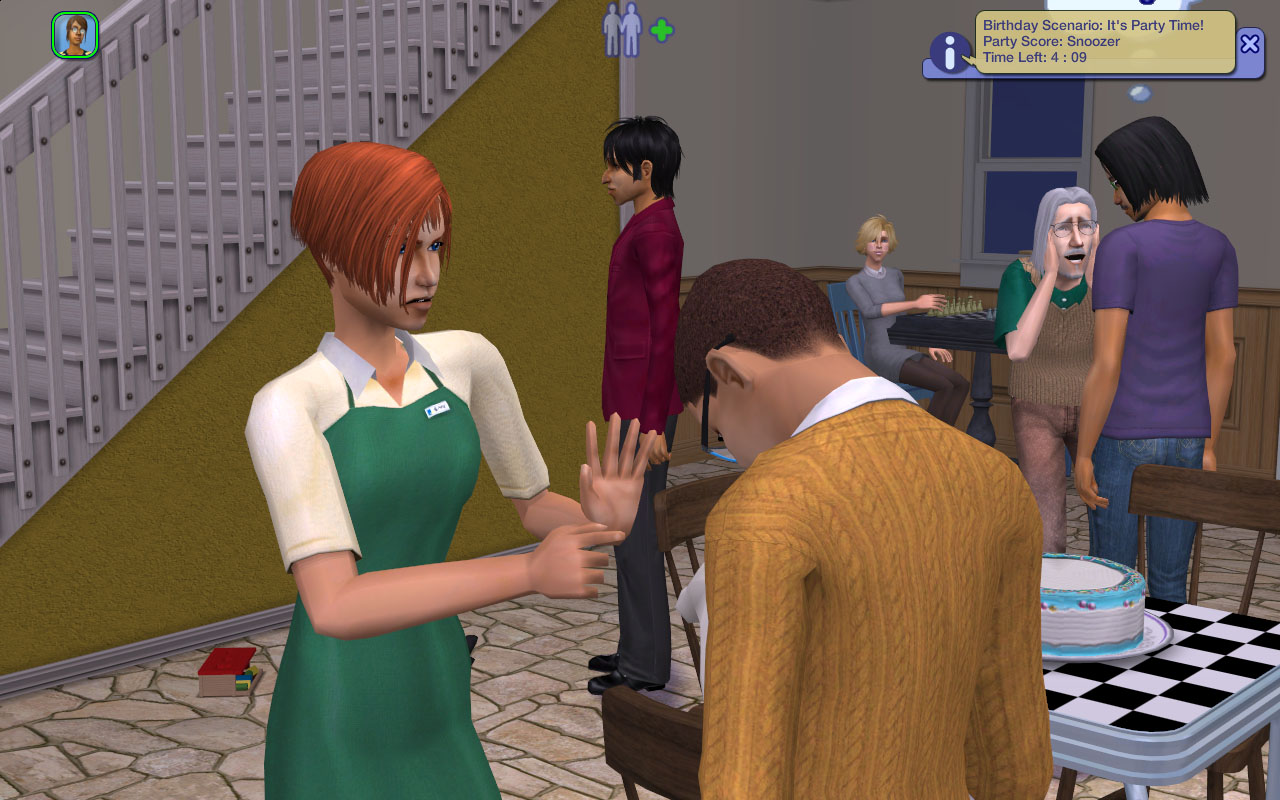Select the Sim portrait thumbnail
The height and width of the screenshot is (800, 1280).
[x=75, y=35]
